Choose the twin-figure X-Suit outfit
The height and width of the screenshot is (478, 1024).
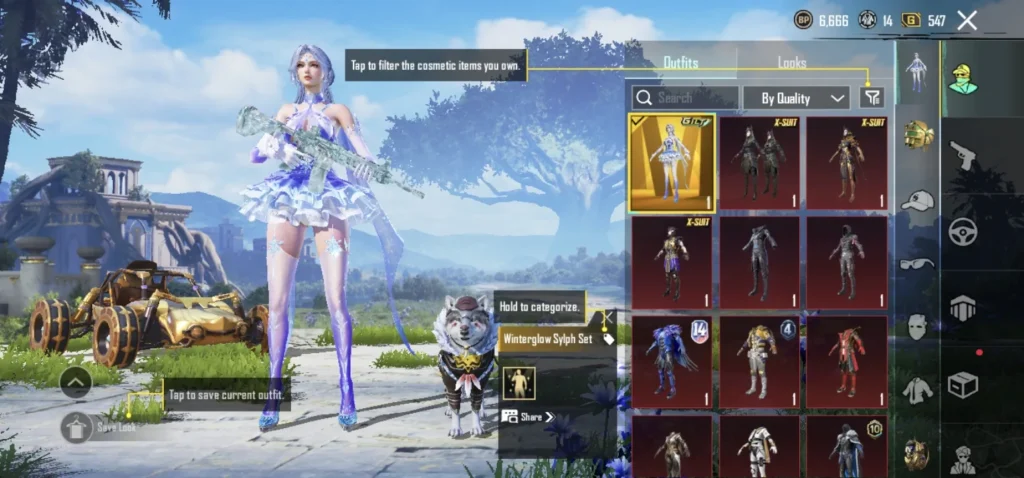coord(760,162)
